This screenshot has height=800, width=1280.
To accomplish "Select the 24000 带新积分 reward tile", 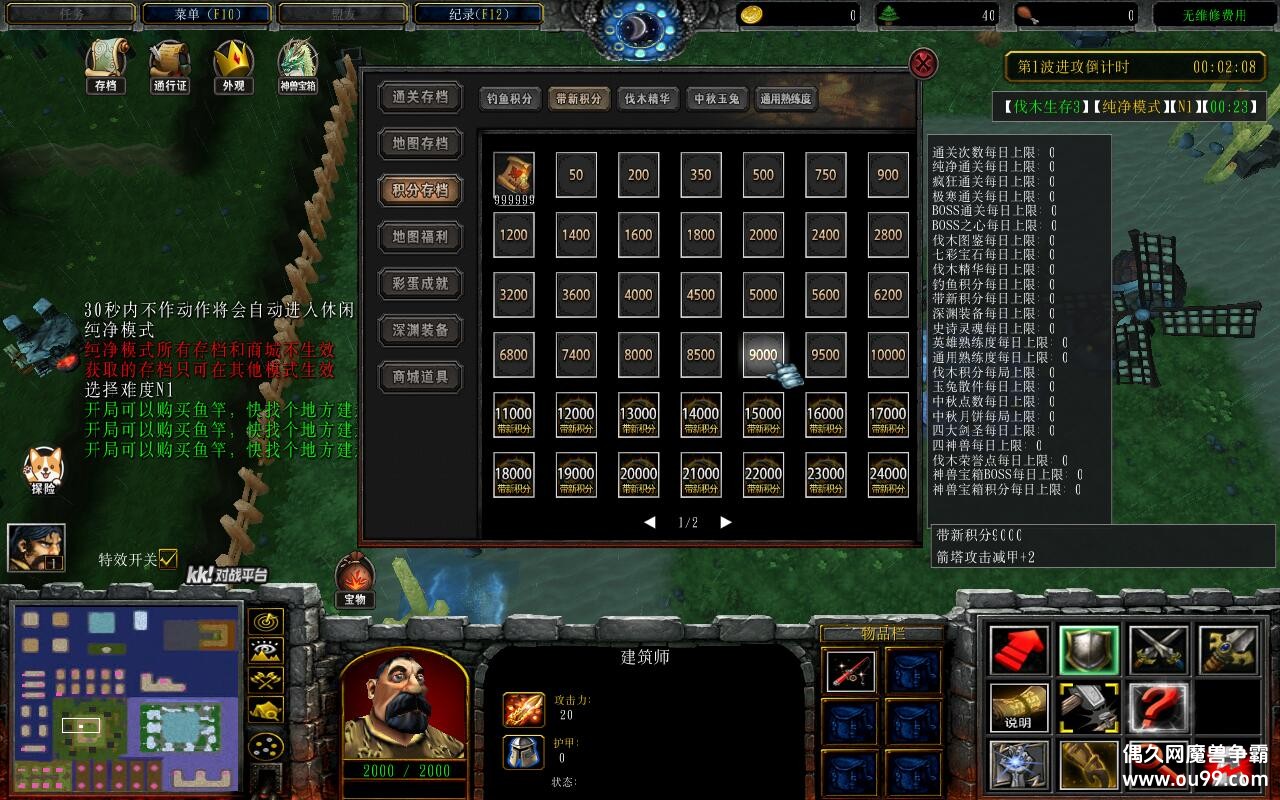I will 888,475.
